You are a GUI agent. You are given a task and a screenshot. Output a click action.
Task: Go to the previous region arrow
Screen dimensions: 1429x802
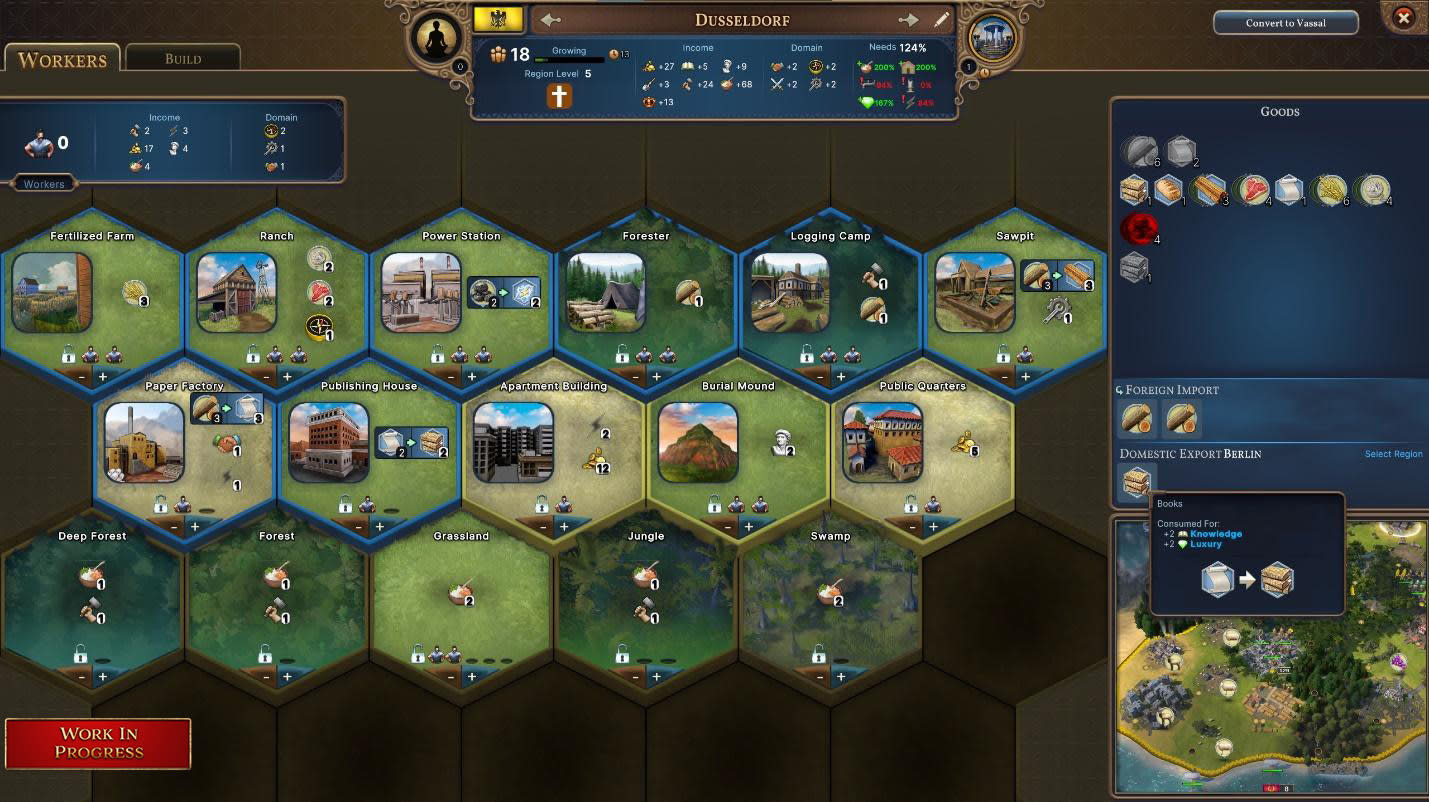click(x=550, y=20)
